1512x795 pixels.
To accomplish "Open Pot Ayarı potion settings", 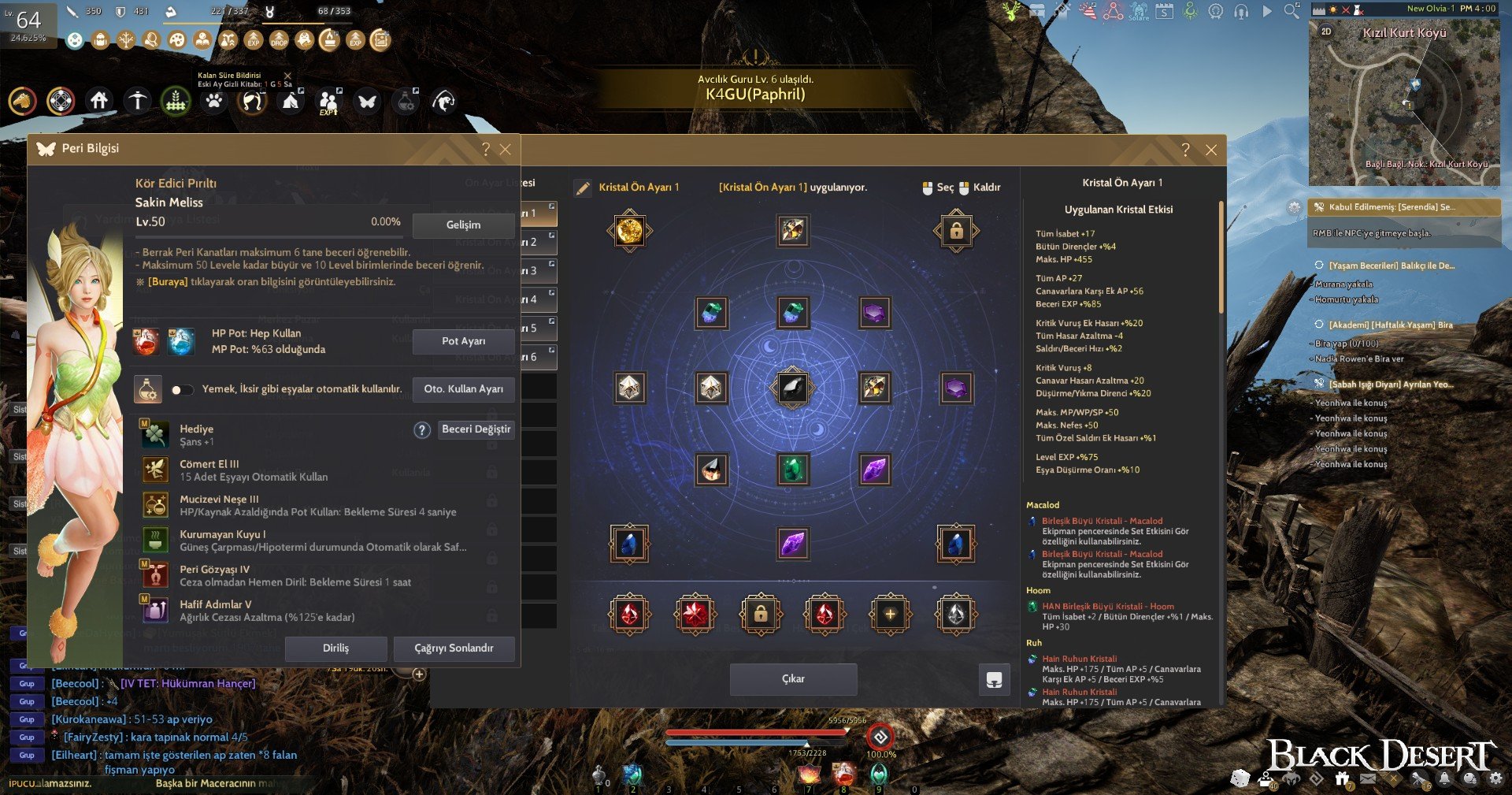I will 463,341.
